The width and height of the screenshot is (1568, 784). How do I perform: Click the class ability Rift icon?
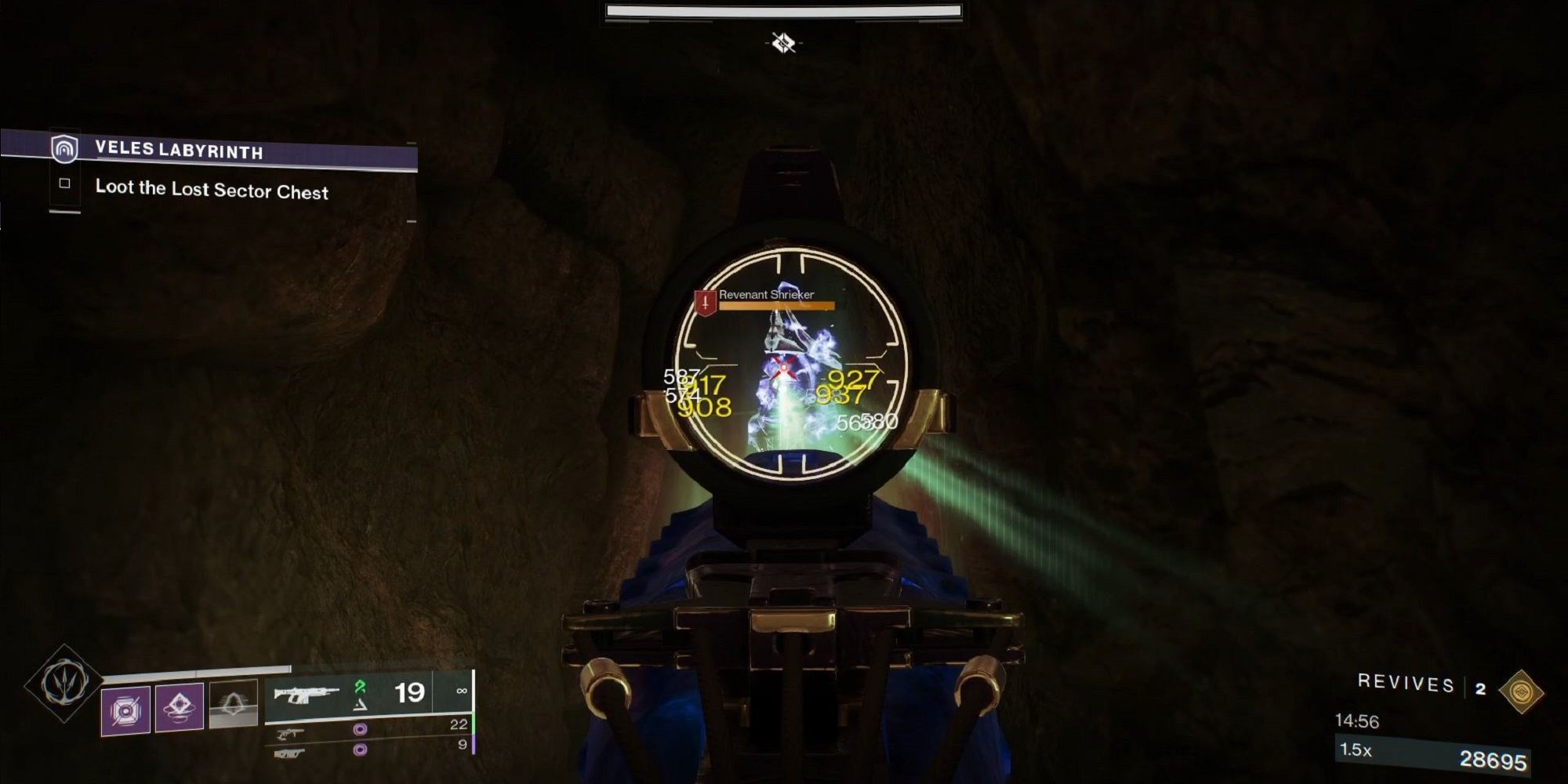point(231,702)
